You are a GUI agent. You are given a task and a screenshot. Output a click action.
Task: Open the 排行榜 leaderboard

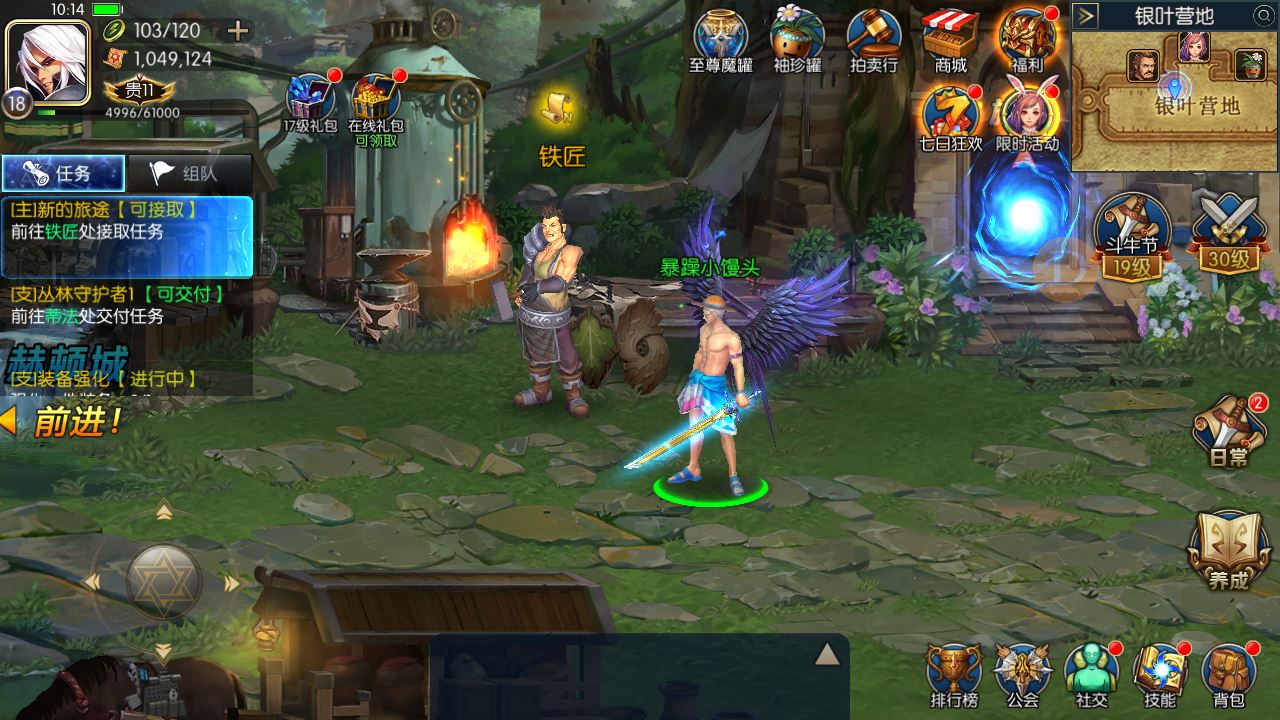(x=953, y=675)
